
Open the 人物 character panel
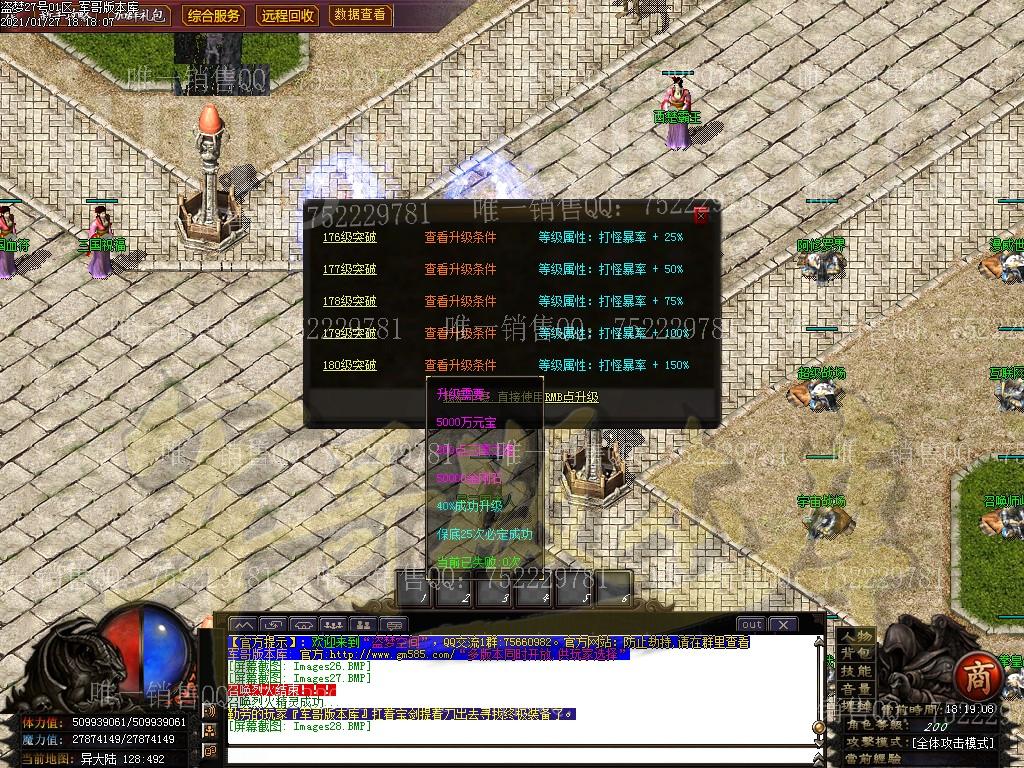pos(856,636)
